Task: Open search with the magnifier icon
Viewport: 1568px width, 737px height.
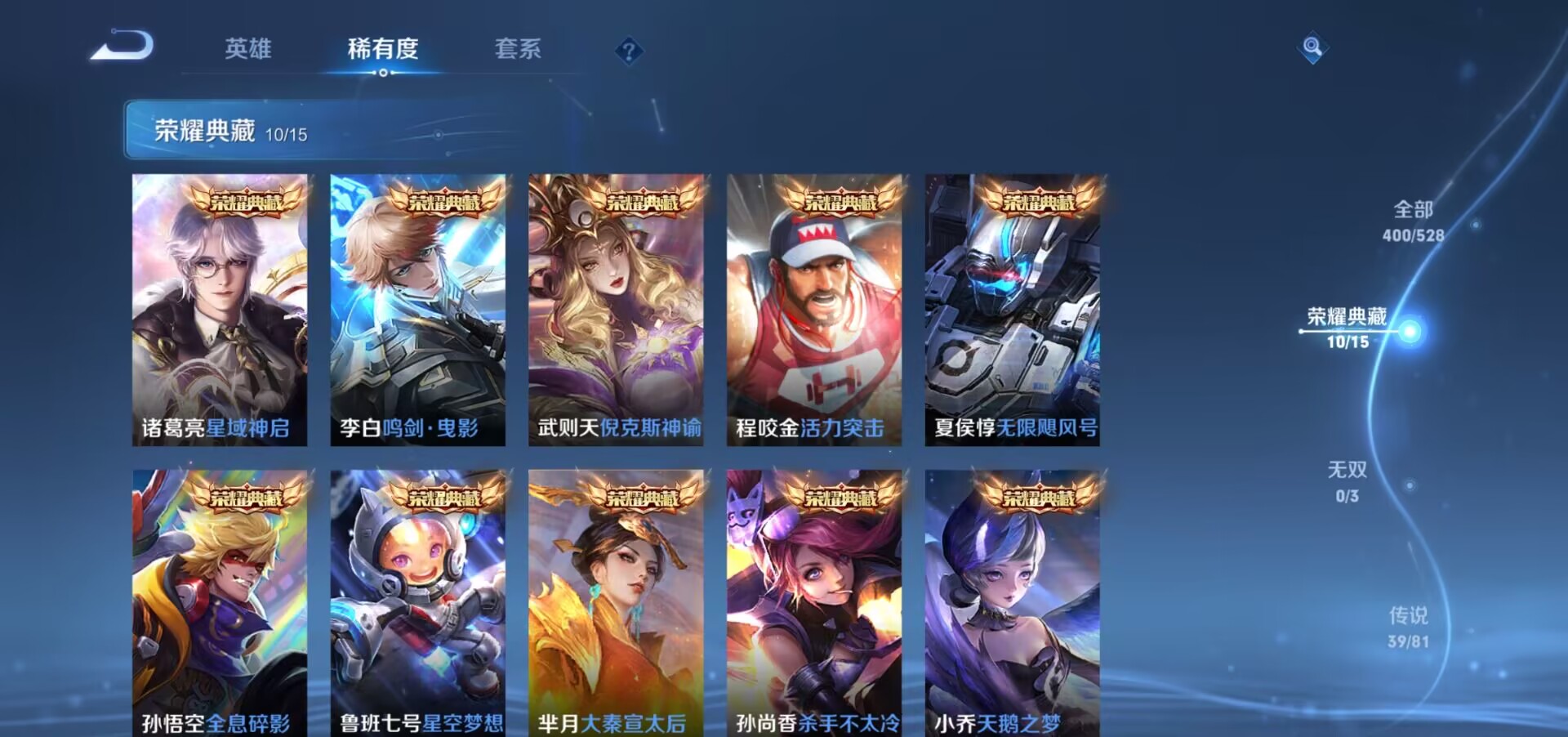Action: [x=1312, y=47]
